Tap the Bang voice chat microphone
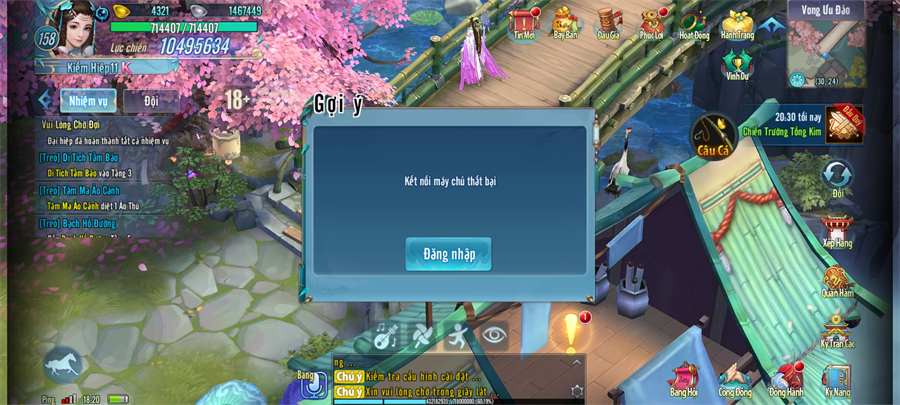This screenshot has width=900, height=405. coord(313,384)
